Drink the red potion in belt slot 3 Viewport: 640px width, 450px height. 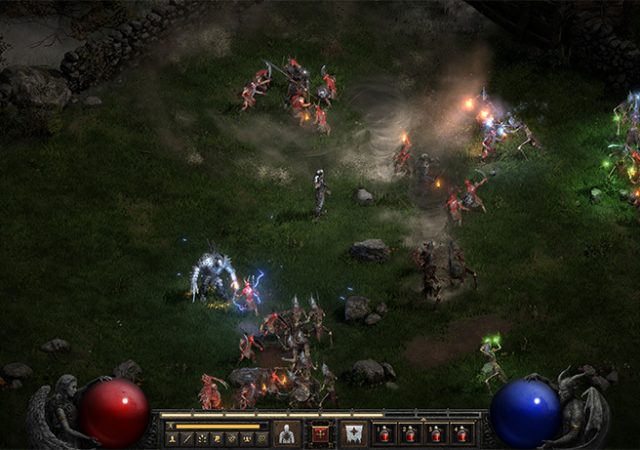click(435, 434)
